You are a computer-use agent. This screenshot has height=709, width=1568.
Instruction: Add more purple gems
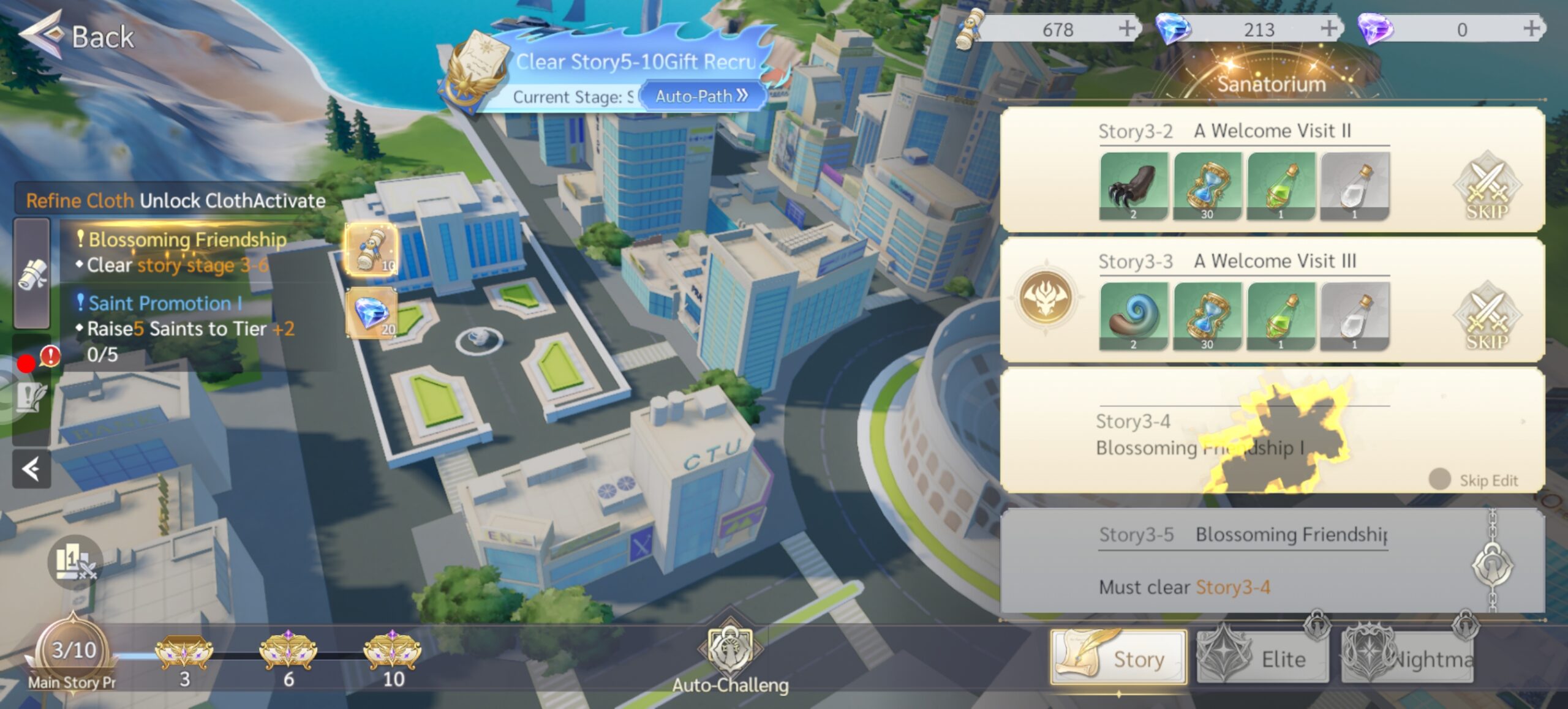click(x=1531, y=28)
